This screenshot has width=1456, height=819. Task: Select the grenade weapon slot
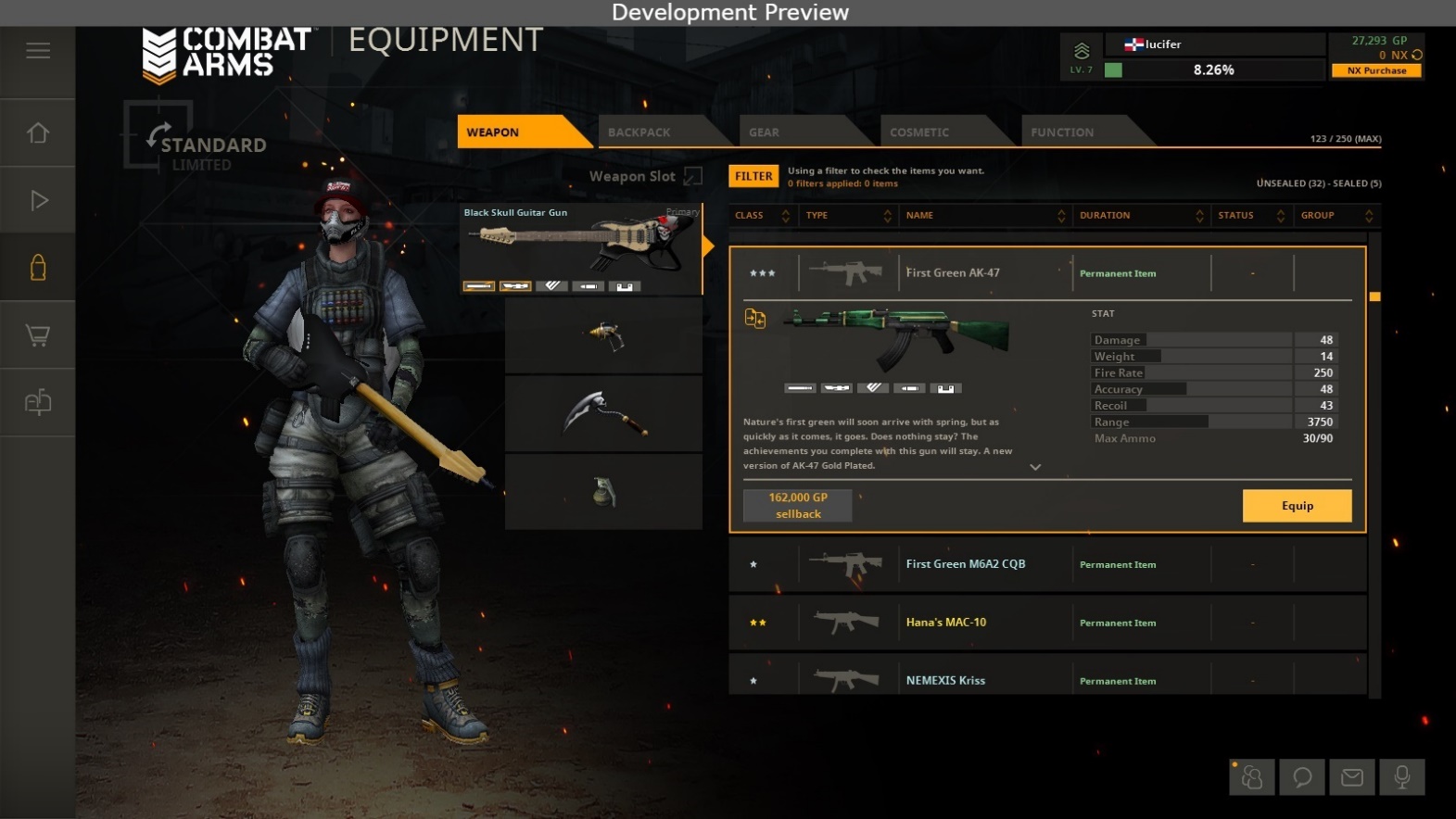[603, 492]
